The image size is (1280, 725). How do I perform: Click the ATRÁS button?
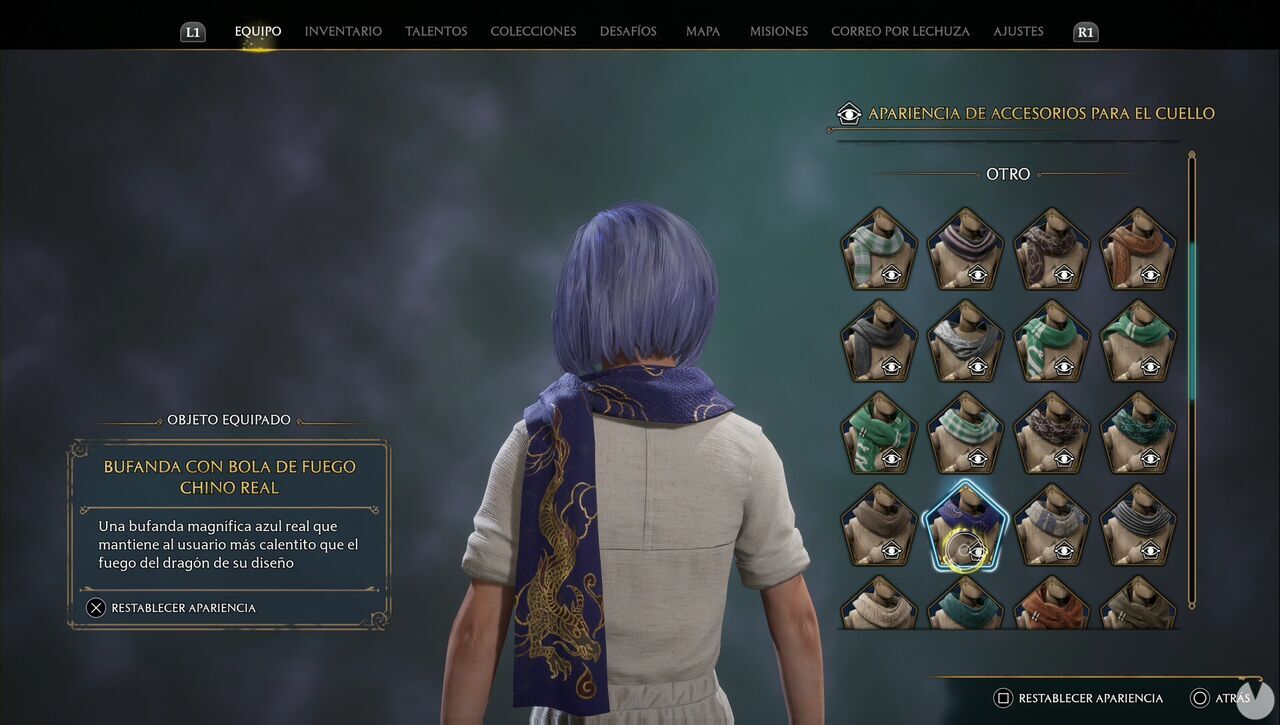pyautogui.click(x=1232, y=698)
